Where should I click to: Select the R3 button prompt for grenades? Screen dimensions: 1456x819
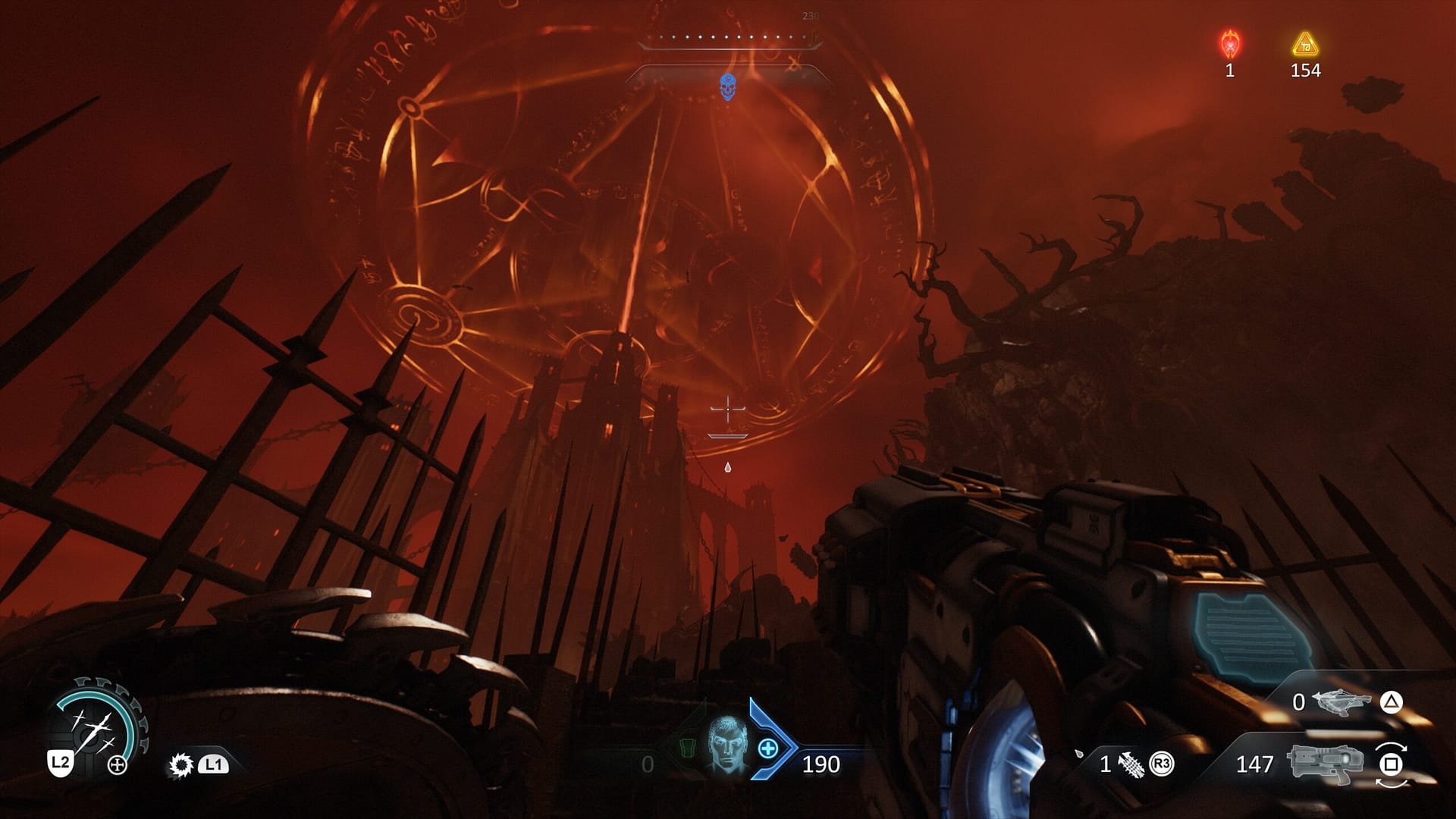pyautogui.click(x=1163, y=764)
